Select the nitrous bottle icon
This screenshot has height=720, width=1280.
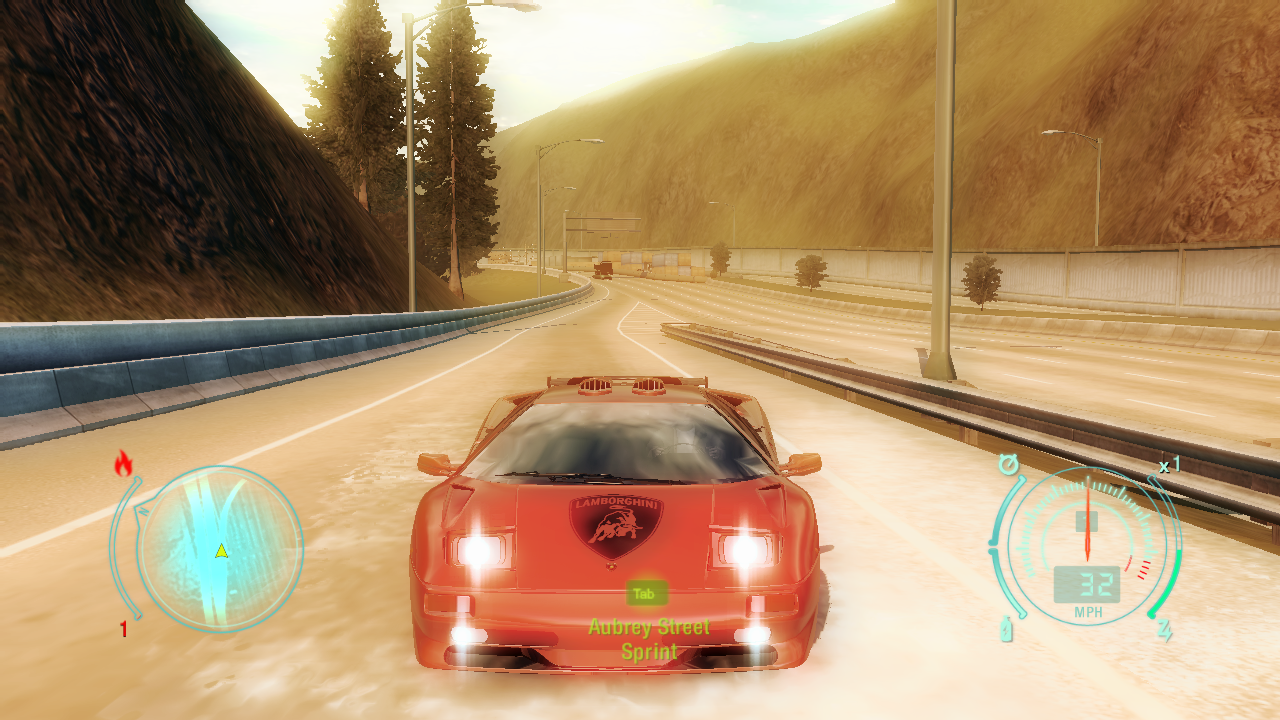(x=1007, y=629)
